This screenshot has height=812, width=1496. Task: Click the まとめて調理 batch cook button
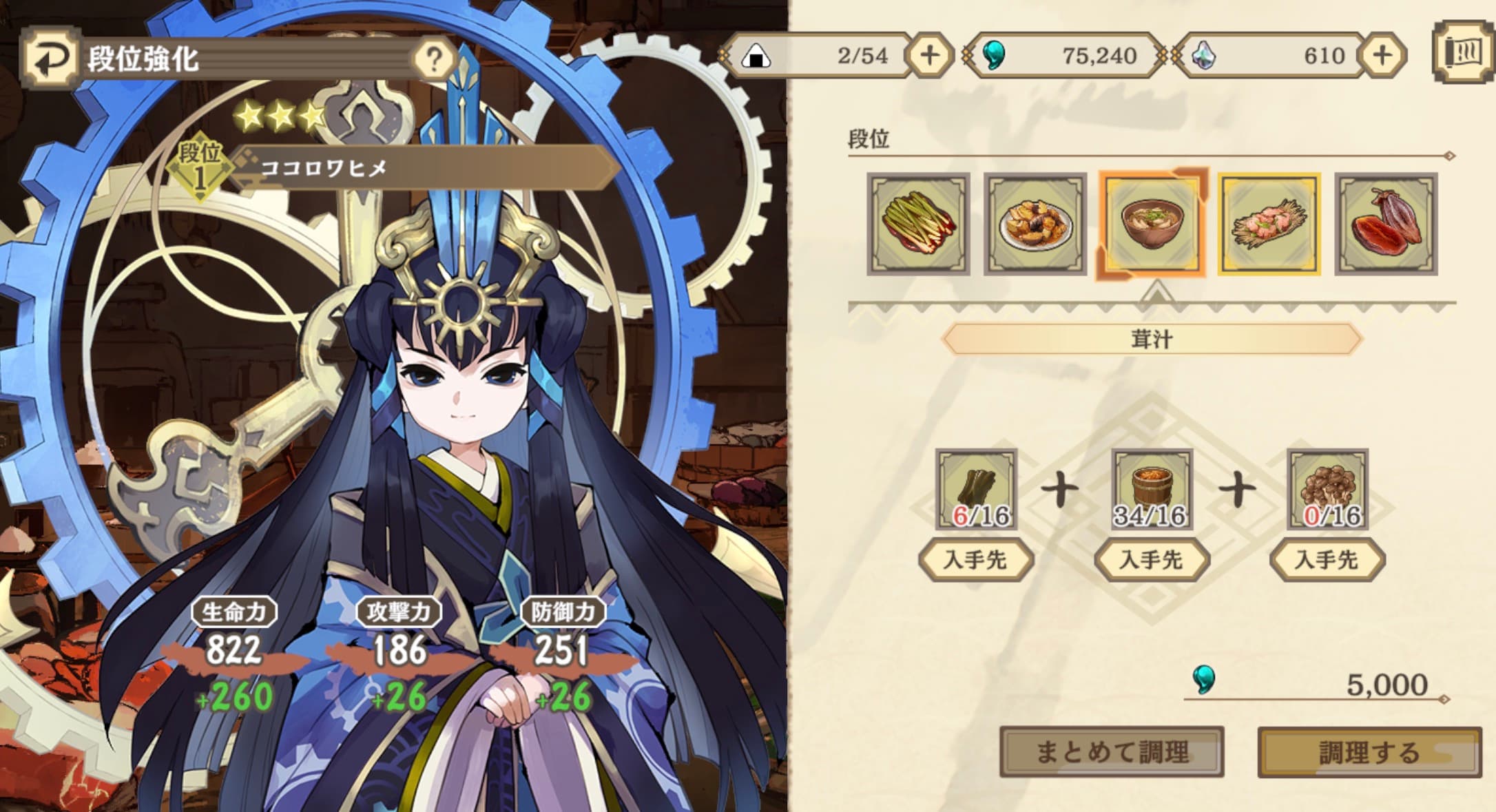1112,751
